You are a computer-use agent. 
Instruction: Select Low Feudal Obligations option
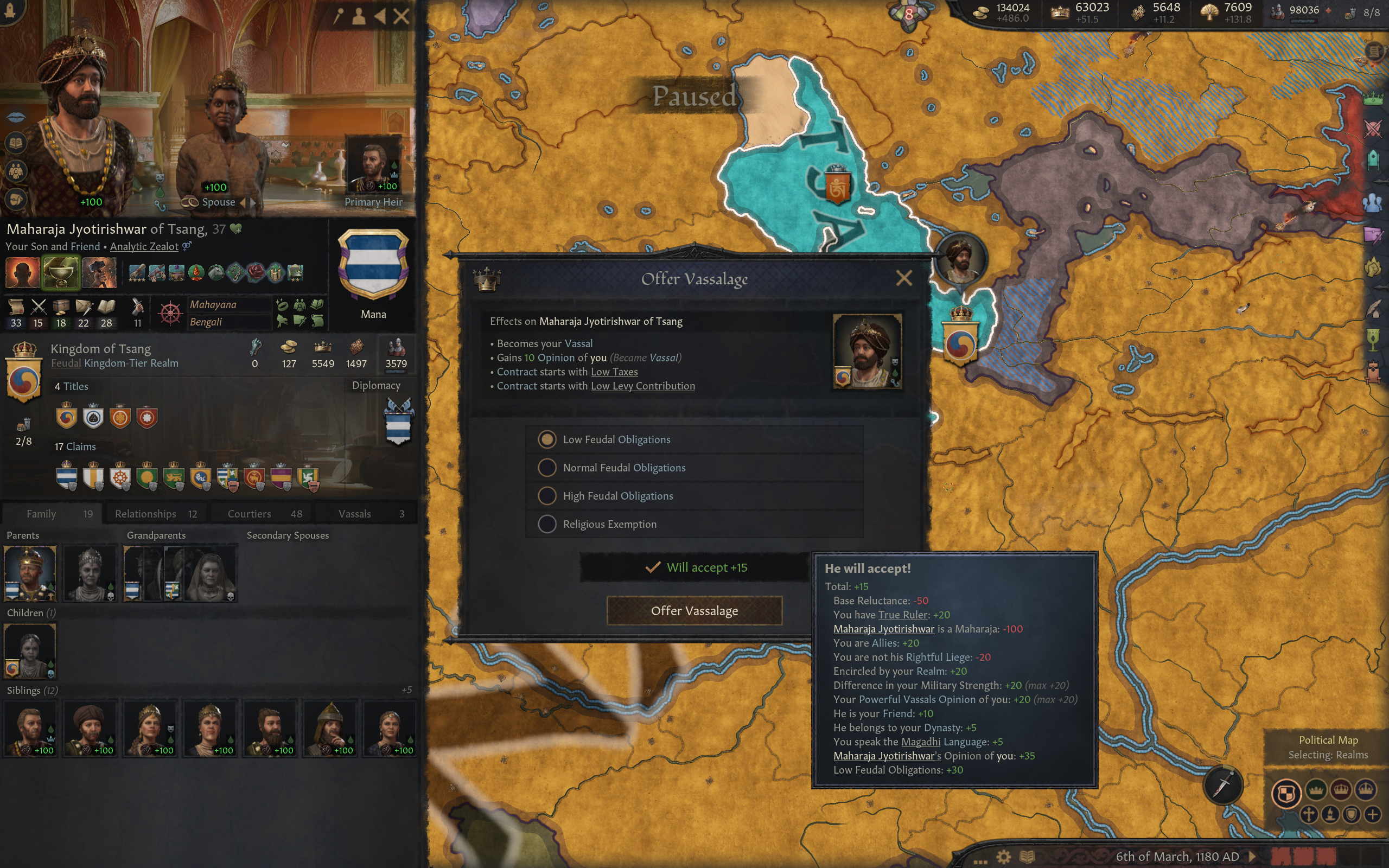547,440
